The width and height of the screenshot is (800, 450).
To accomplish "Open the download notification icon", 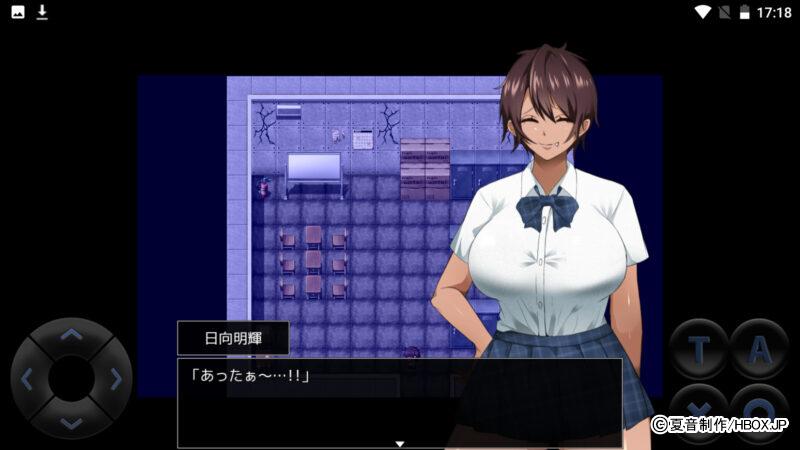I will 42,12.
